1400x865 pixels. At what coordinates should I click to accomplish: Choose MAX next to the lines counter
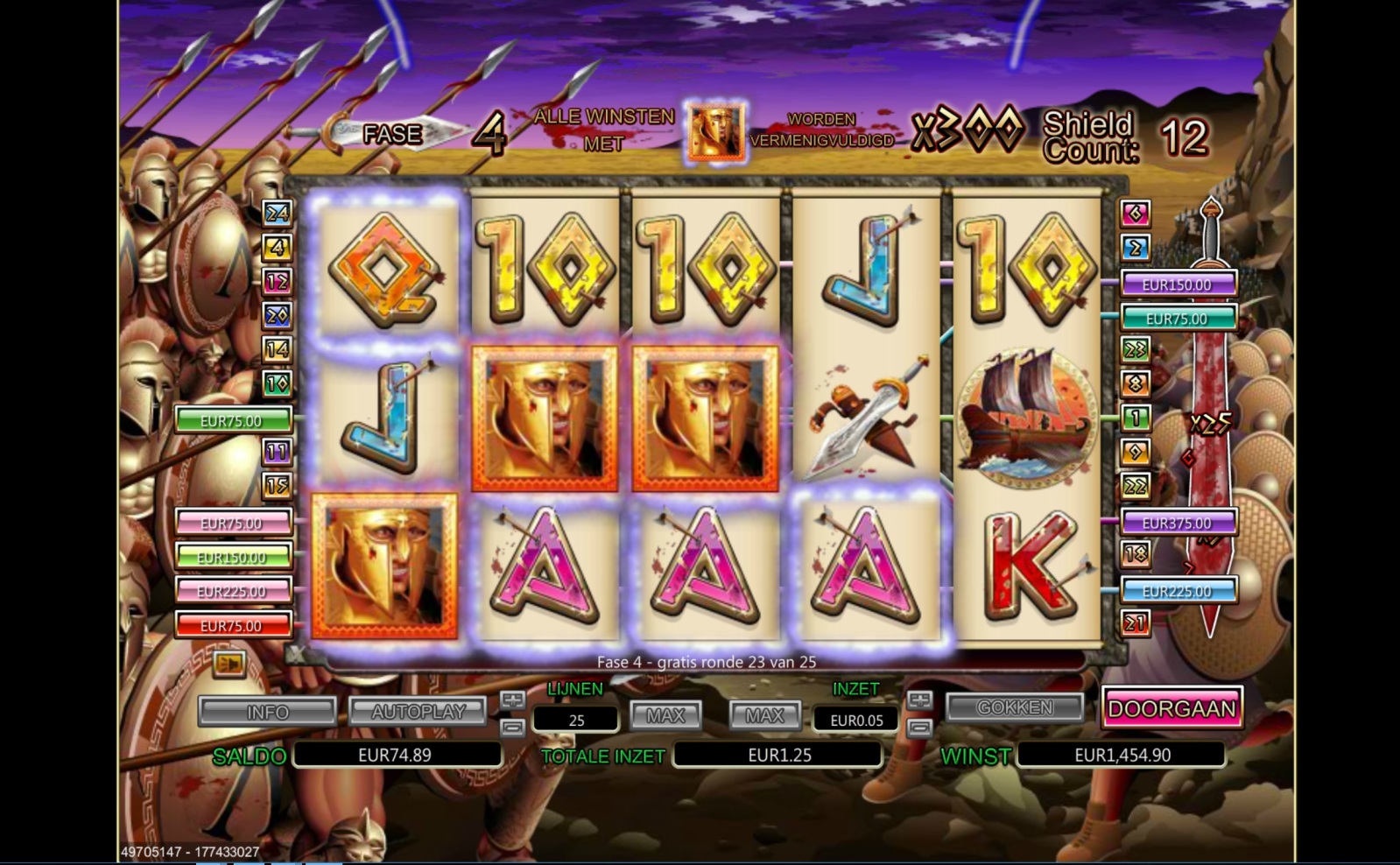coord(665,716)
